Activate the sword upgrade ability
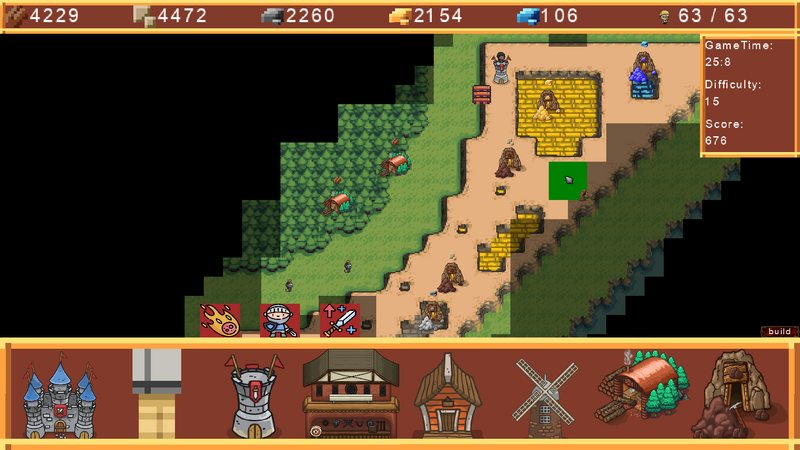Screen dimensions: 800x450 [x=340, y=320]
